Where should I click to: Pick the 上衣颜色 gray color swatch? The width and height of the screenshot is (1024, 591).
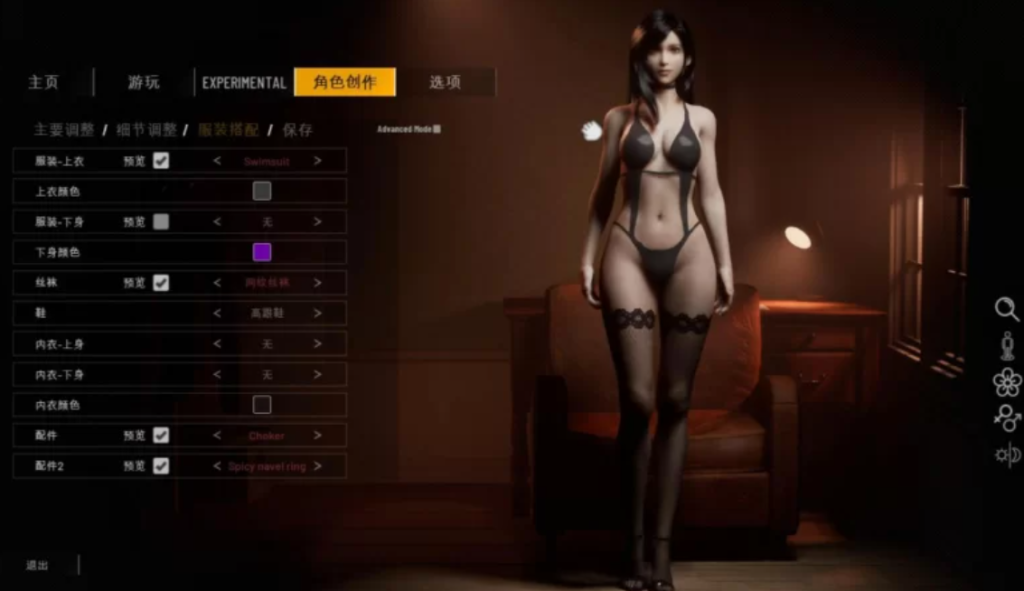coord(262,191)
